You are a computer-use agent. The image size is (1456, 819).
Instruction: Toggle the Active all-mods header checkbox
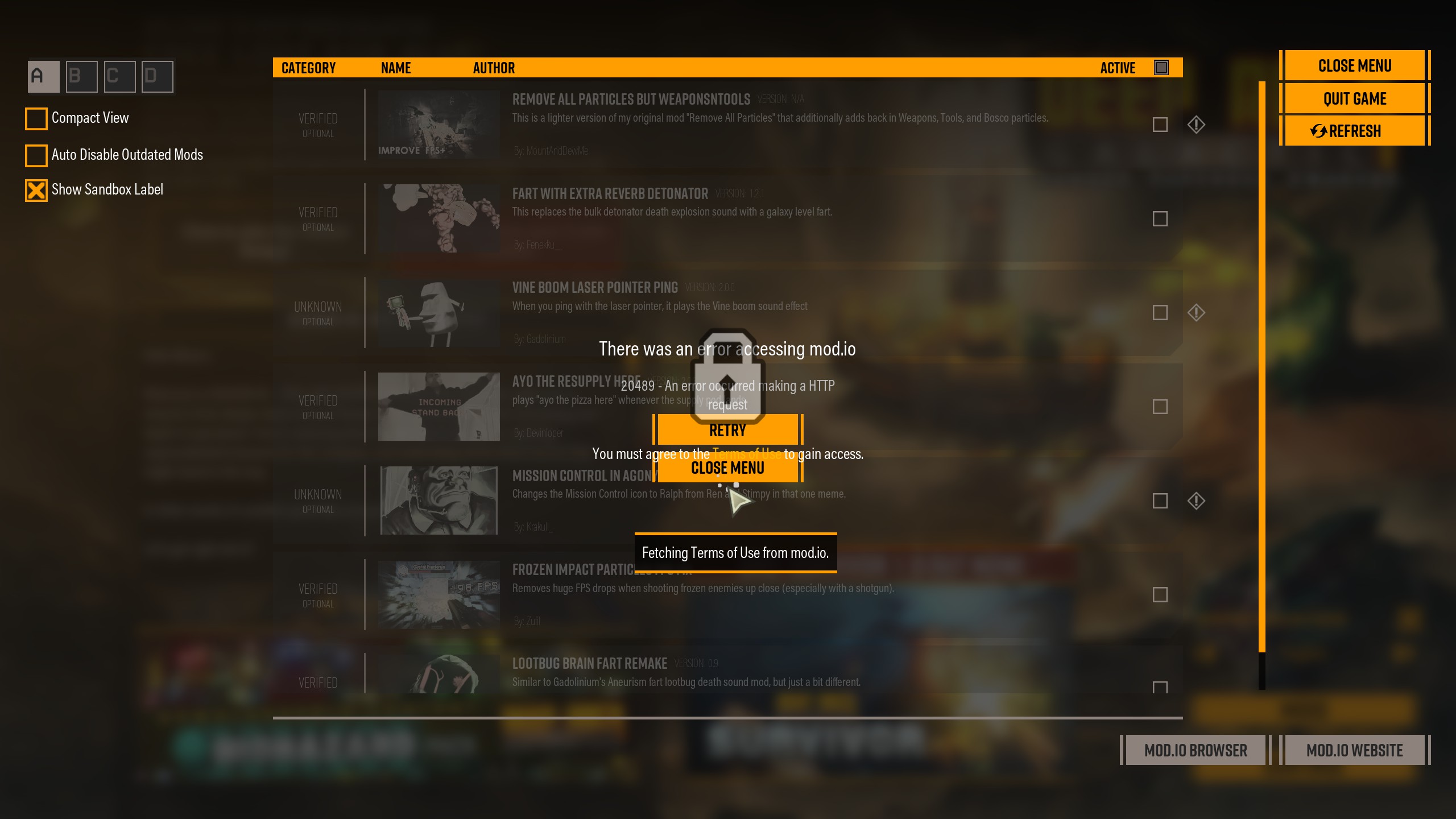click(1161, 68)
